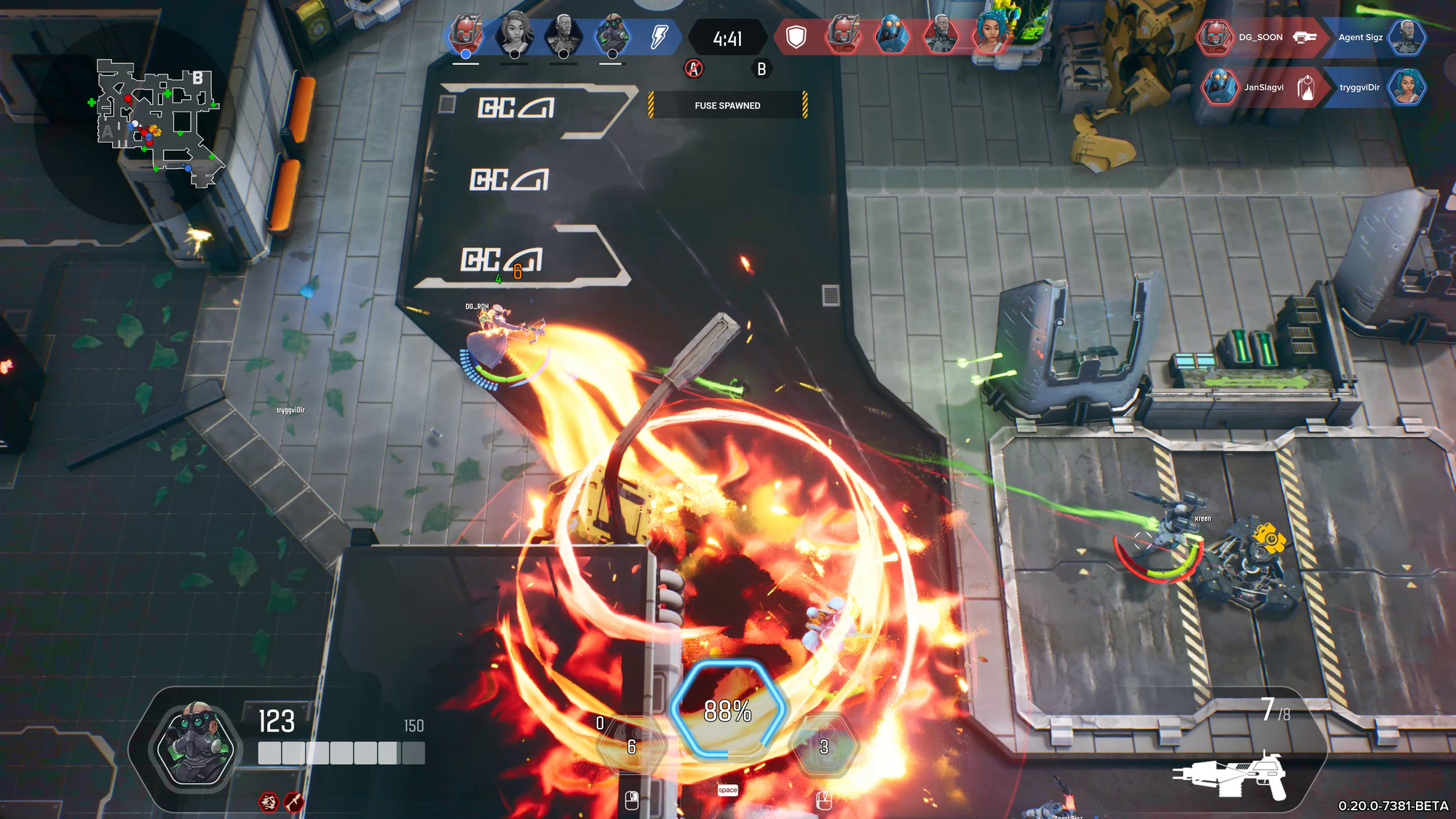
Task: Select the JanSlagvi kill feed entry
Action: pyautogui.click(x=1263, y=87)
